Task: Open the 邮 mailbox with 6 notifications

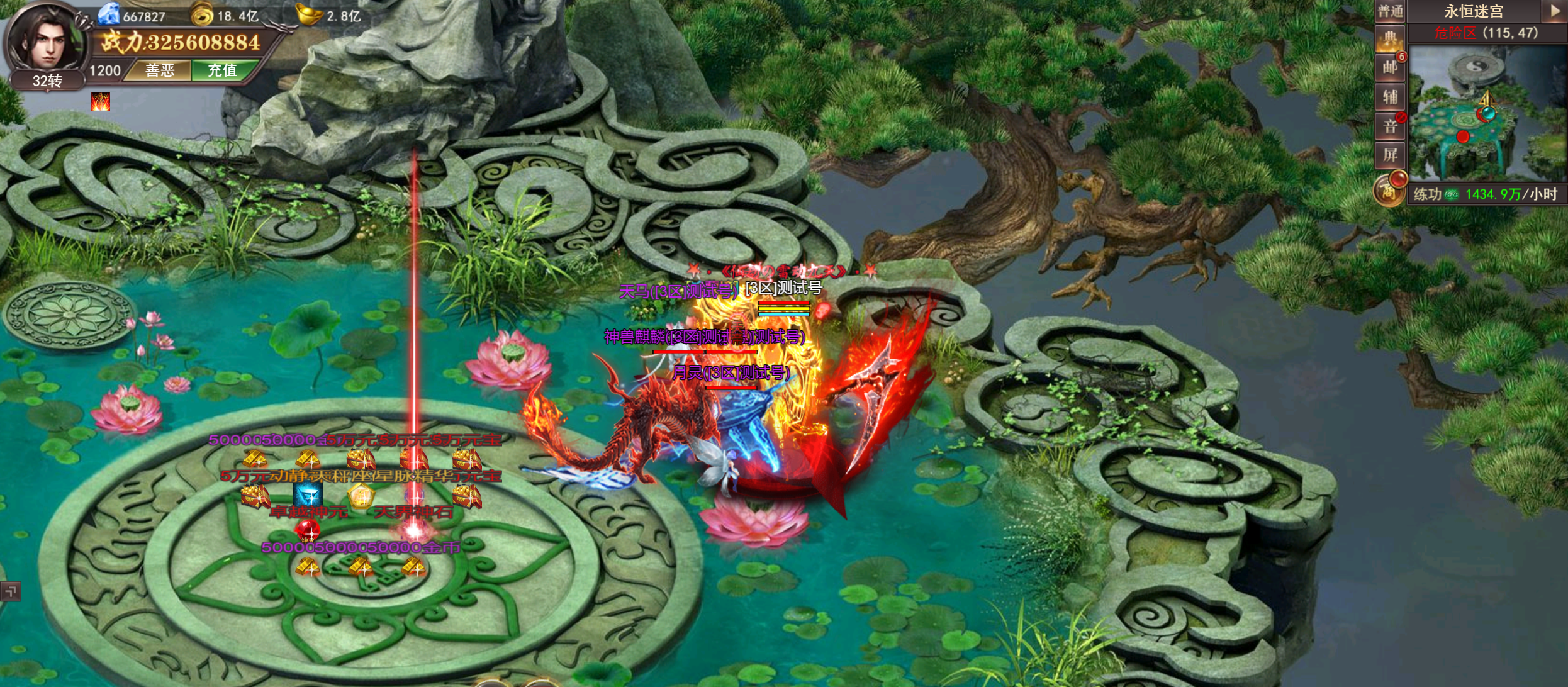Action: point(1390,67)
